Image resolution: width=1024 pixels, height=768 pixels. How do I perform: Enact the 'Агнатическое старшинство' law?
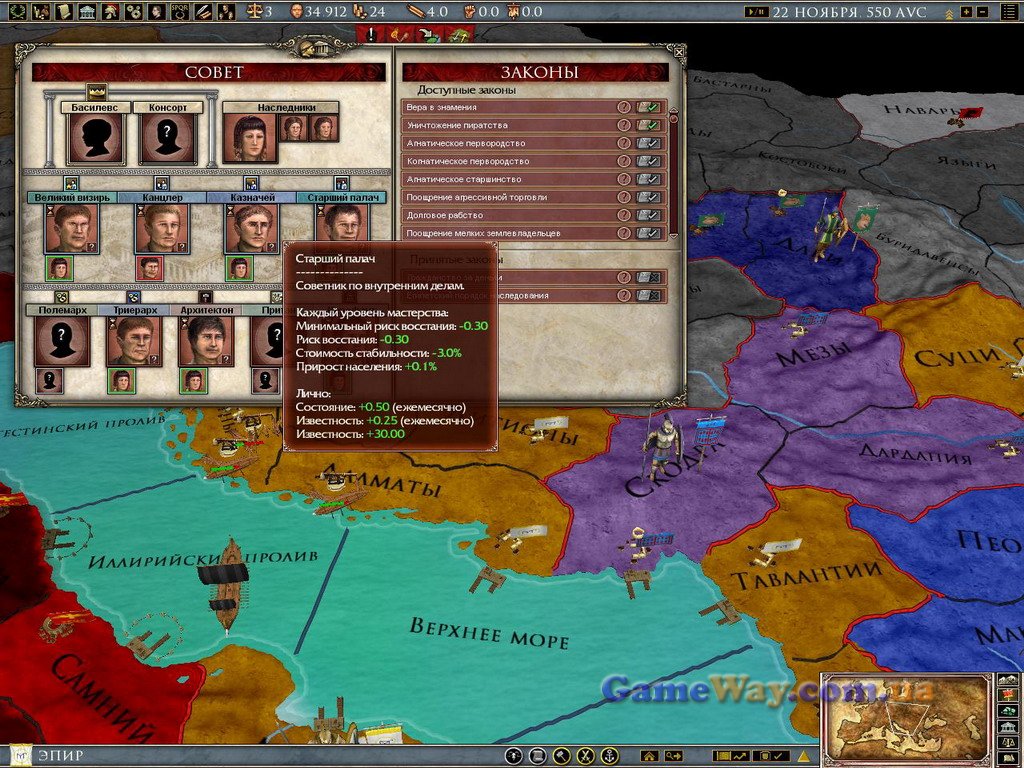point(650,179)
